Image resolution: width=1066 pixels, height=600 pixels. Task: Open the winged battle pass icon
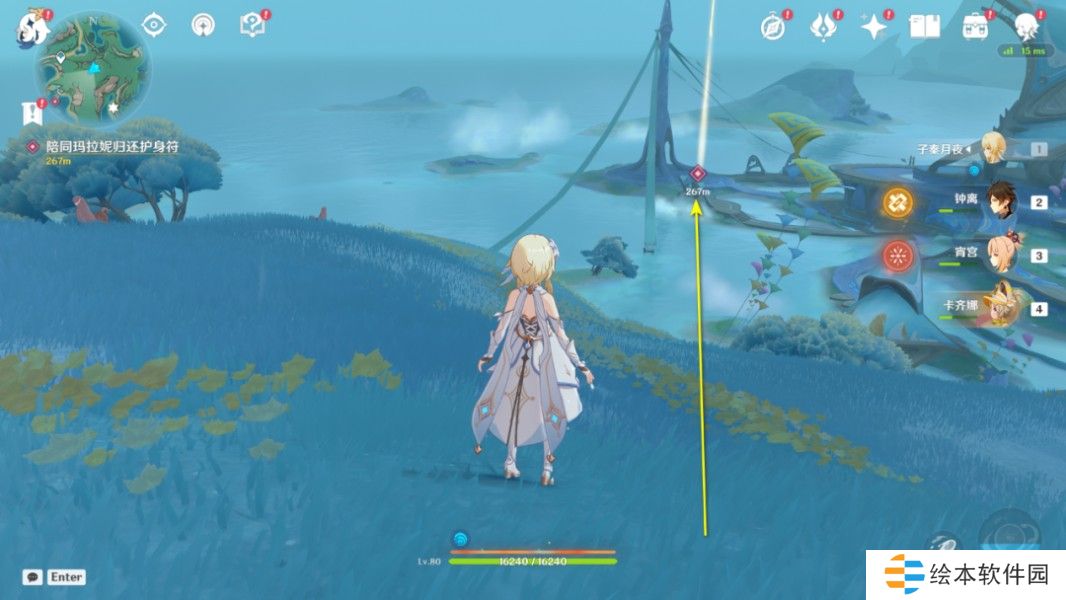pyautogui.click(x=823, y=27)
